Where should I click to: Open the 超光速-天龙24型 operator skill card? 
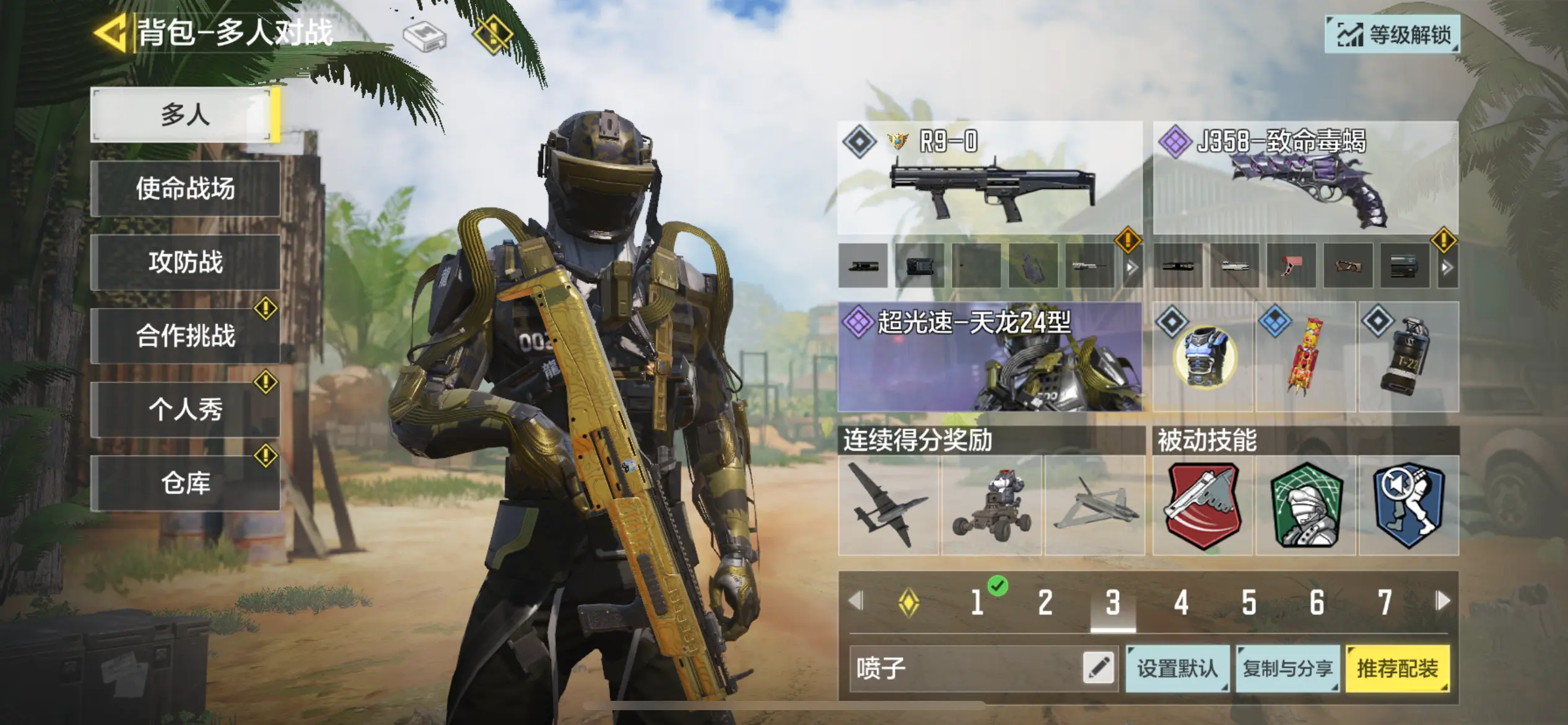click(990, 357)
